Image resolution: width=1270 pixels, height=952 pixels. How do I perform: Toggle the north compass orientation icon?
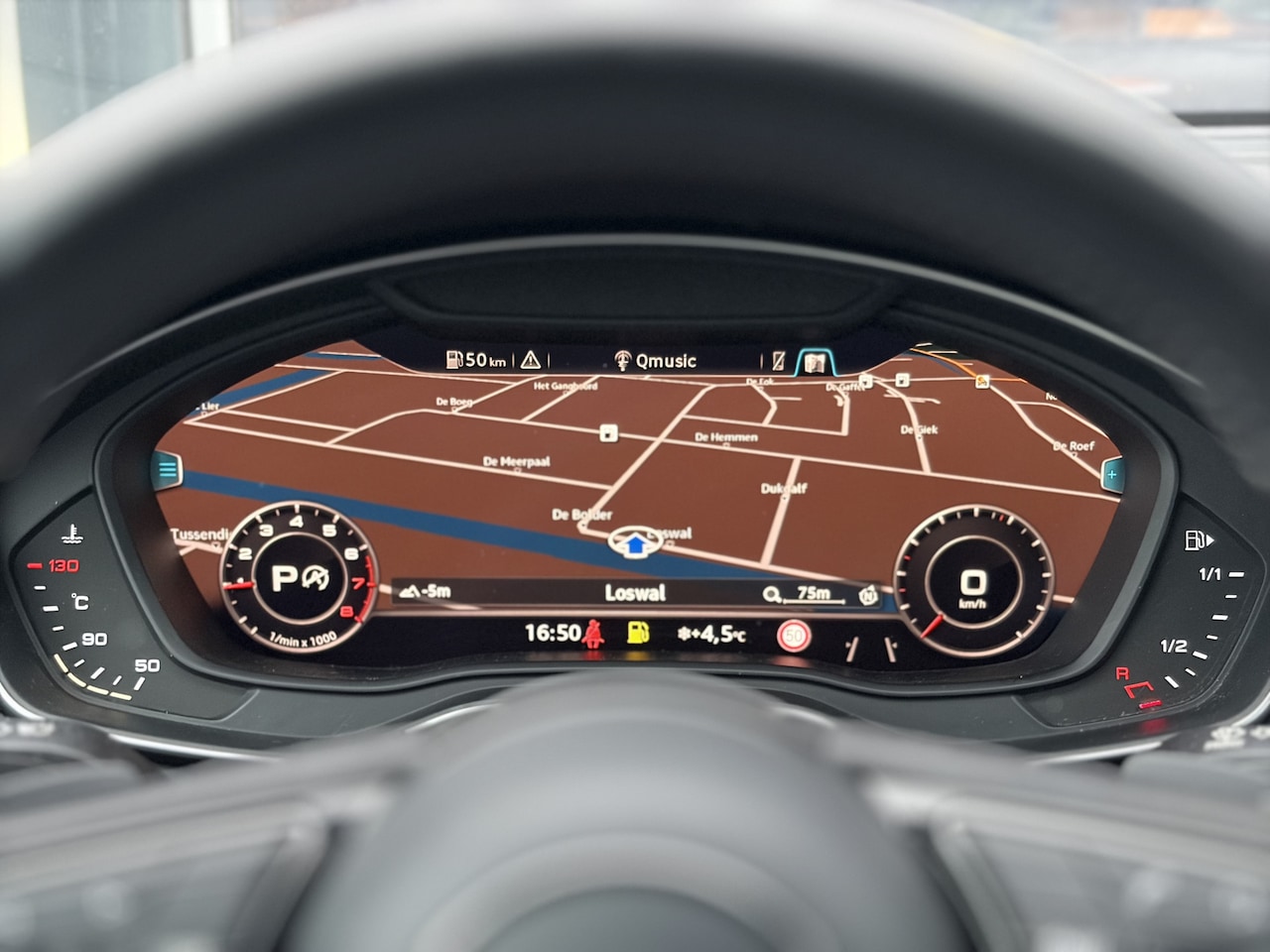[868, 595]
